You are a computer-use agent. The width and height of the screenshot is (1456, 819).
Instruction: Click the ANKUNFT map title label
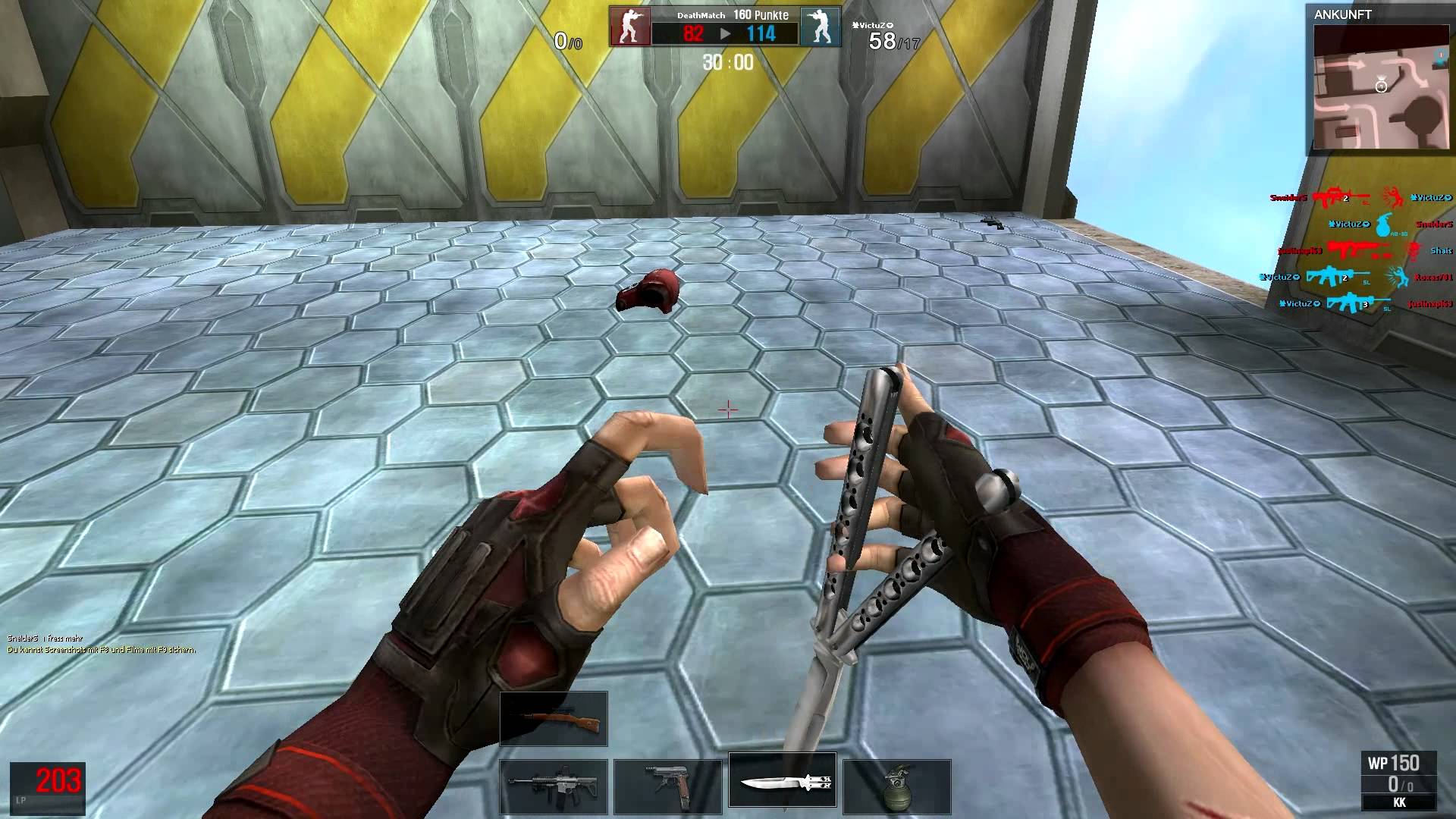click(1343, 14)
